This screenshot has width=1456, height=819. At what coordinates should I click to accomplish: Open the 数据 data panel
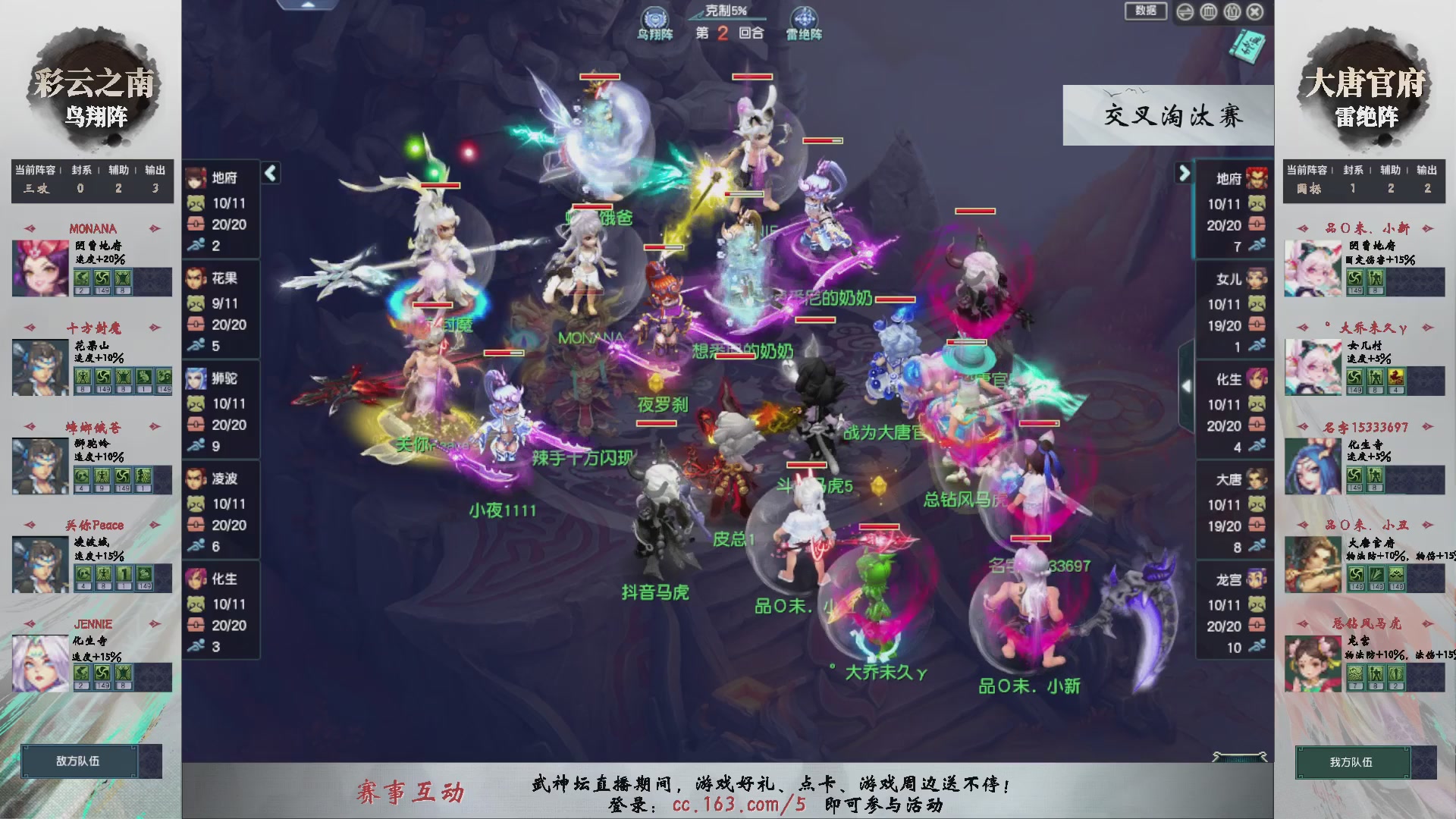1145,12
